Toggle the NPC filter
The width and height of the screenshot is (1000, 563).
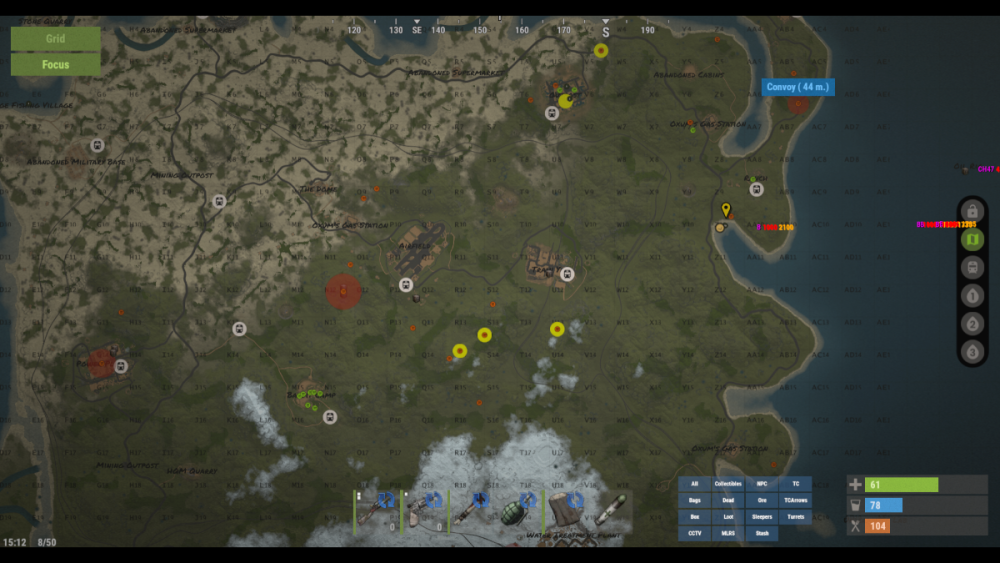tap(762, 484)
